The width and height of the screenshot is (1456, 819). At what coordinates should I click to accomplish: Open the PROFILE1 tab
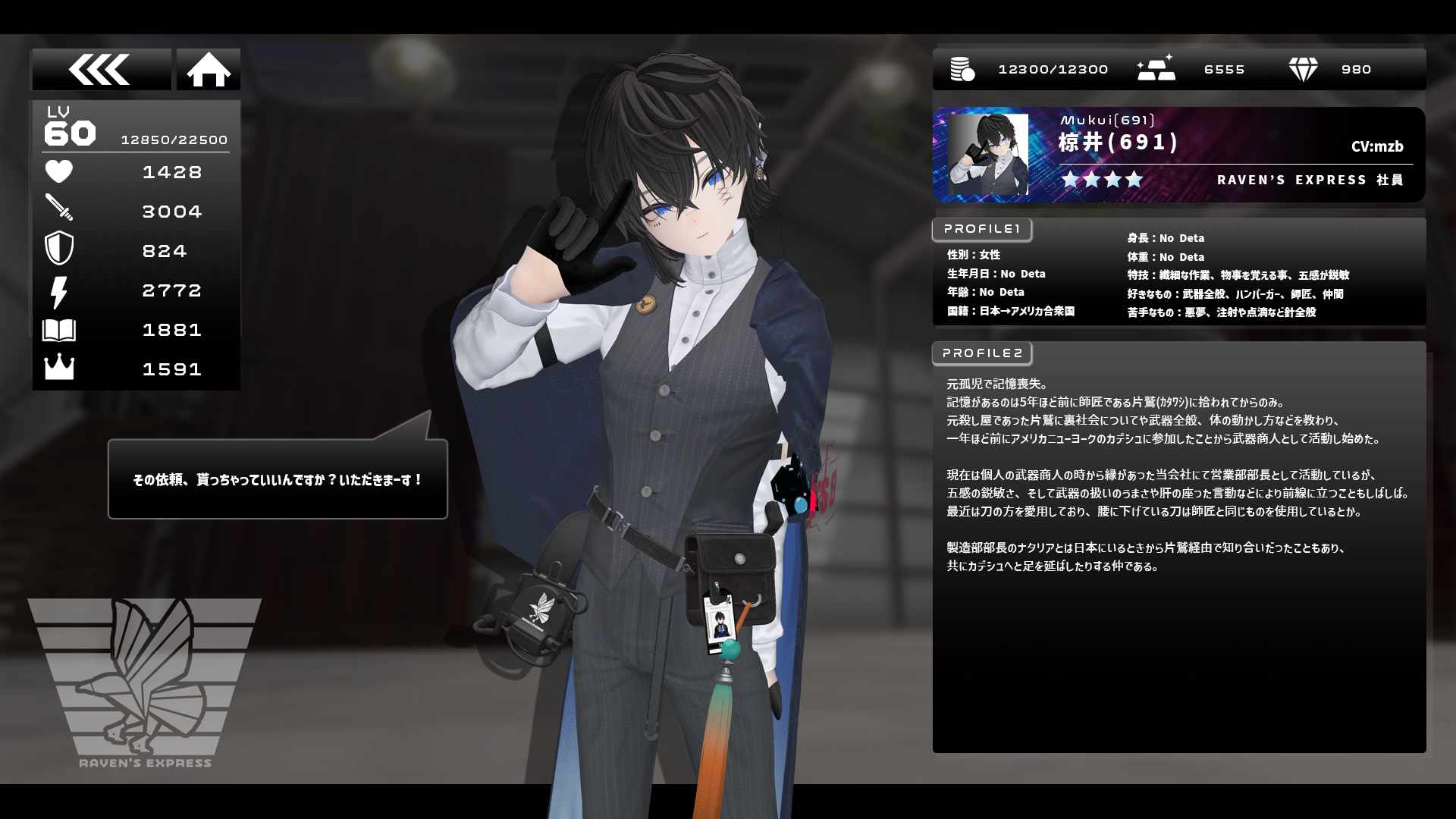(982, 229)
